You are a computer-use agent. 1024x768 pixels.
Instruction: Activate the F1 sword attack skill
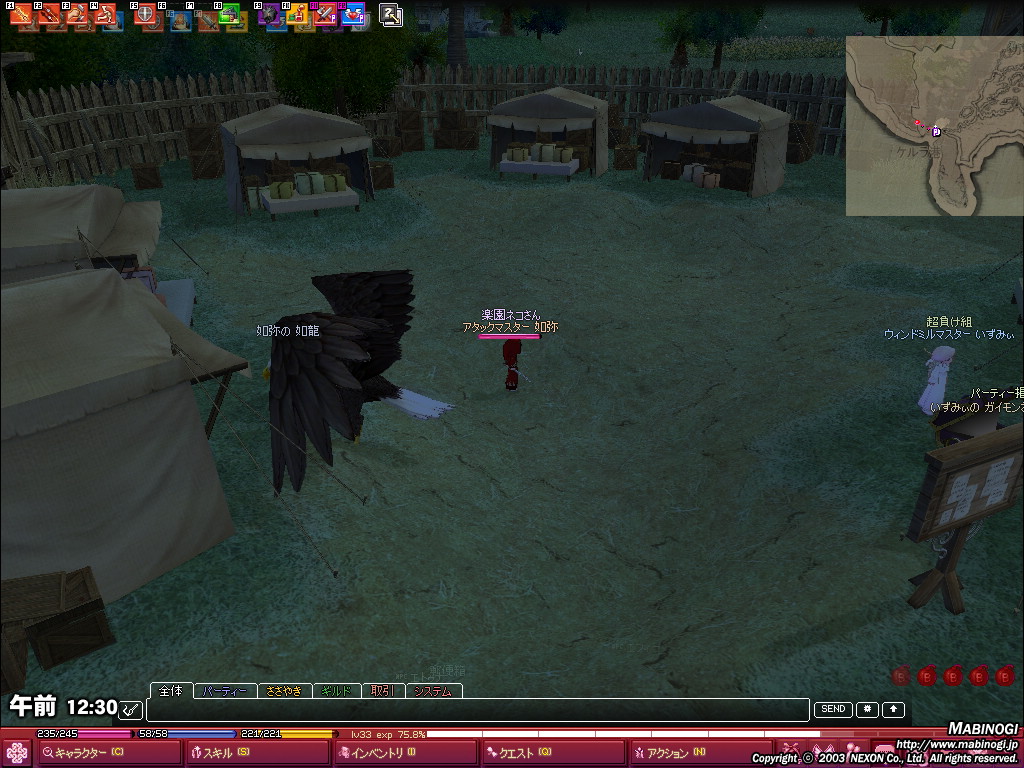coord(22,14)
